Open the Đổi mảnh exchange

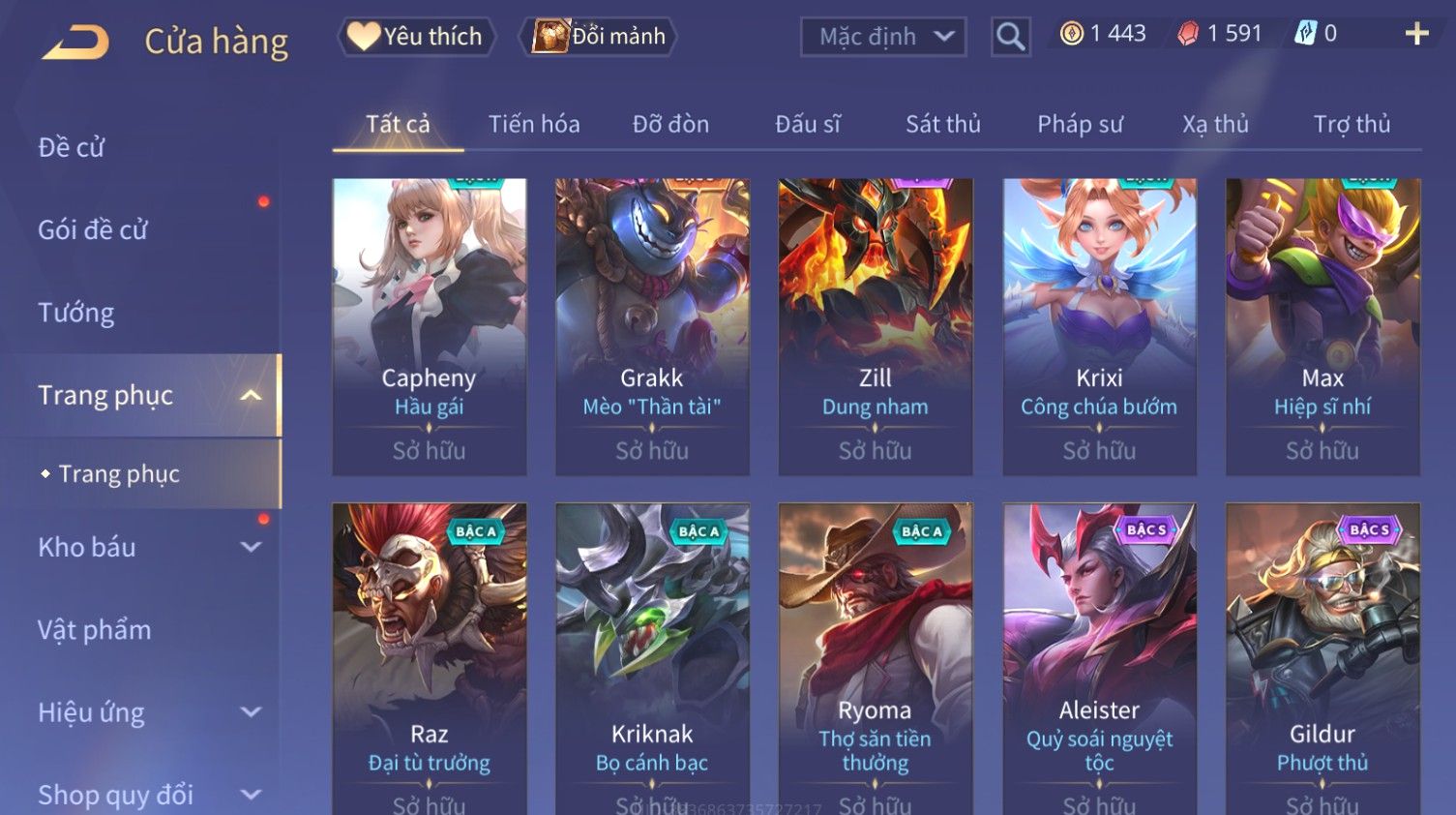pyautogui.click(x=599, y=37)
